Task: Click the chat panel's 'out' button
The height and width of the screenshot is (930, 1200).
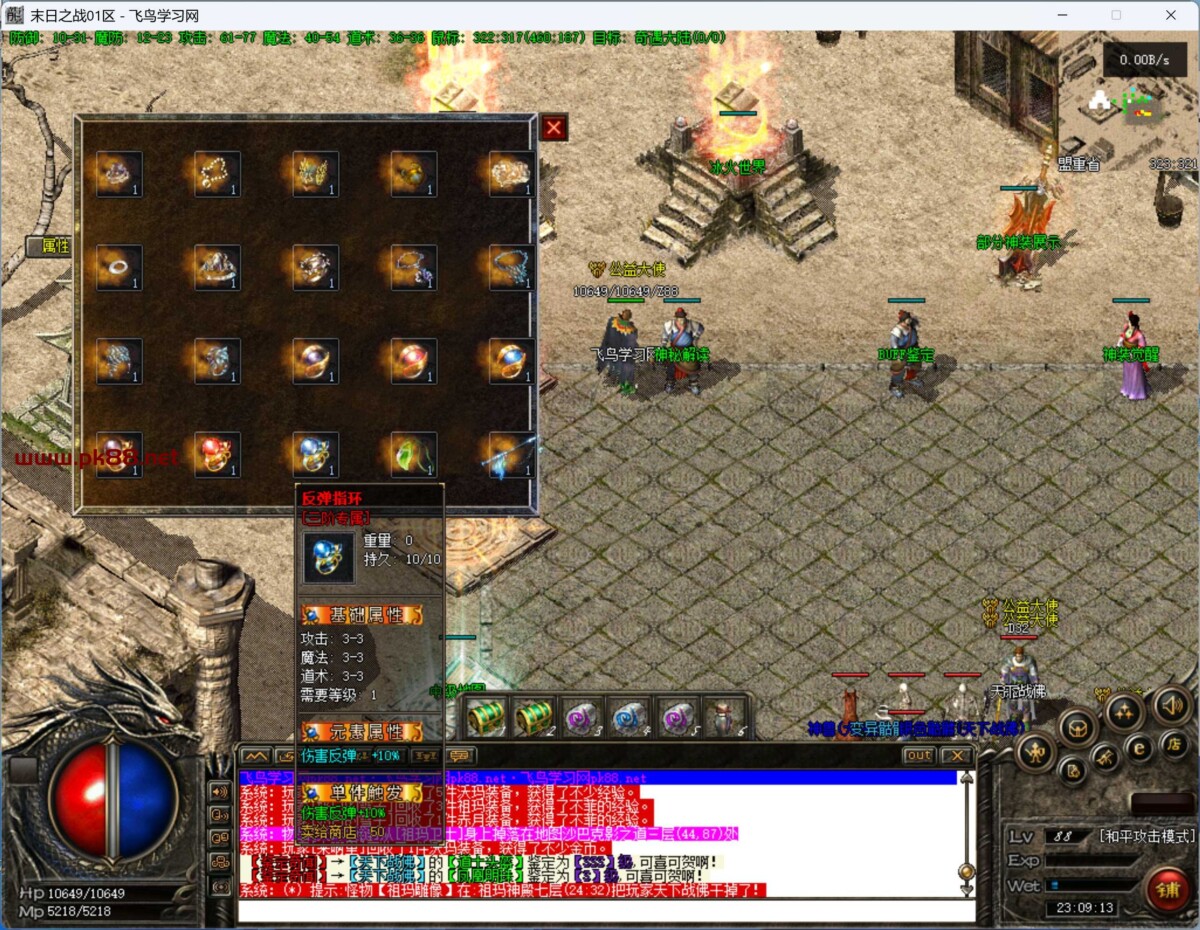Action: pyautogui.click(x=918, y=756)
